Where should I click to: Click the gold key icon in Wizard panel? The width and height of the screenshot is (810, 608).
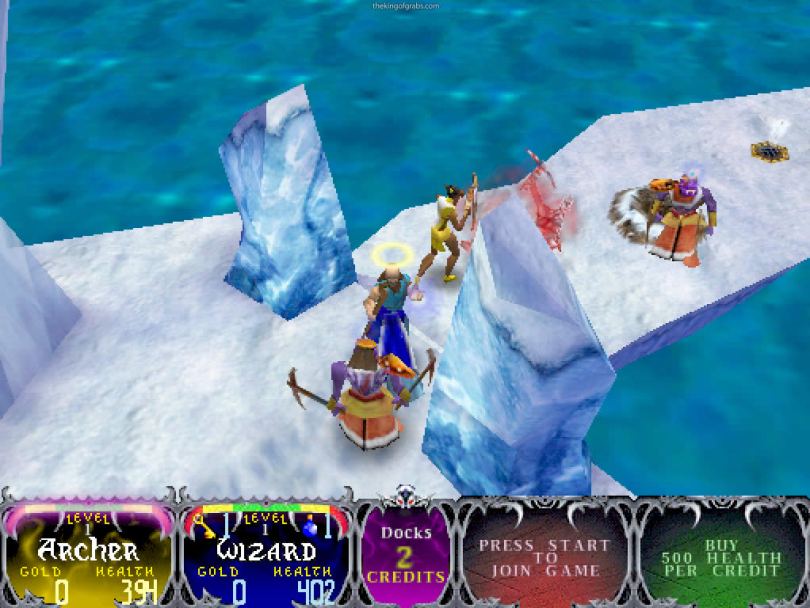[203, 523]
